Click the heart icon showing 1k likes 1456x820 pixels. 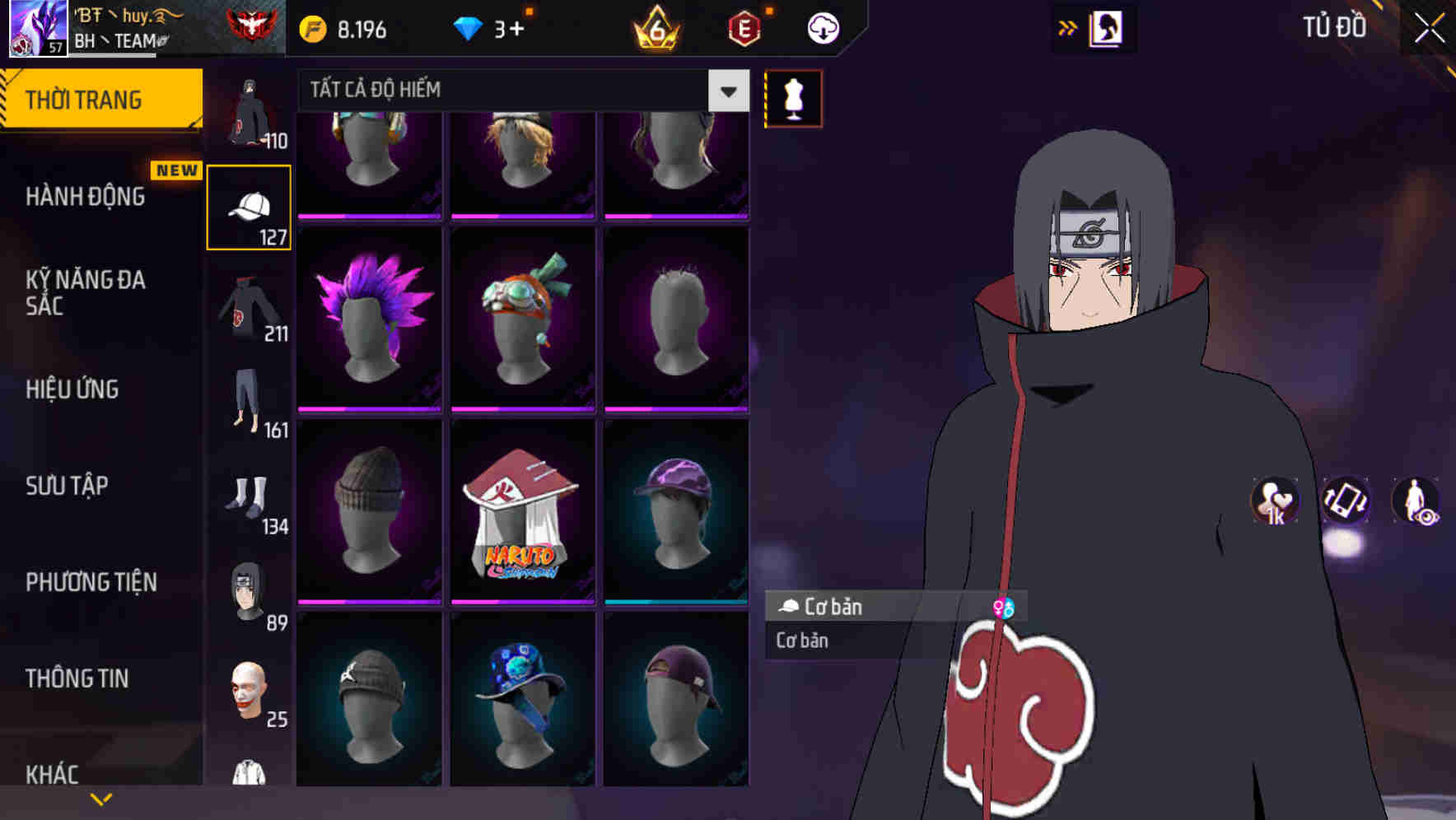[x=1273, y=502]
